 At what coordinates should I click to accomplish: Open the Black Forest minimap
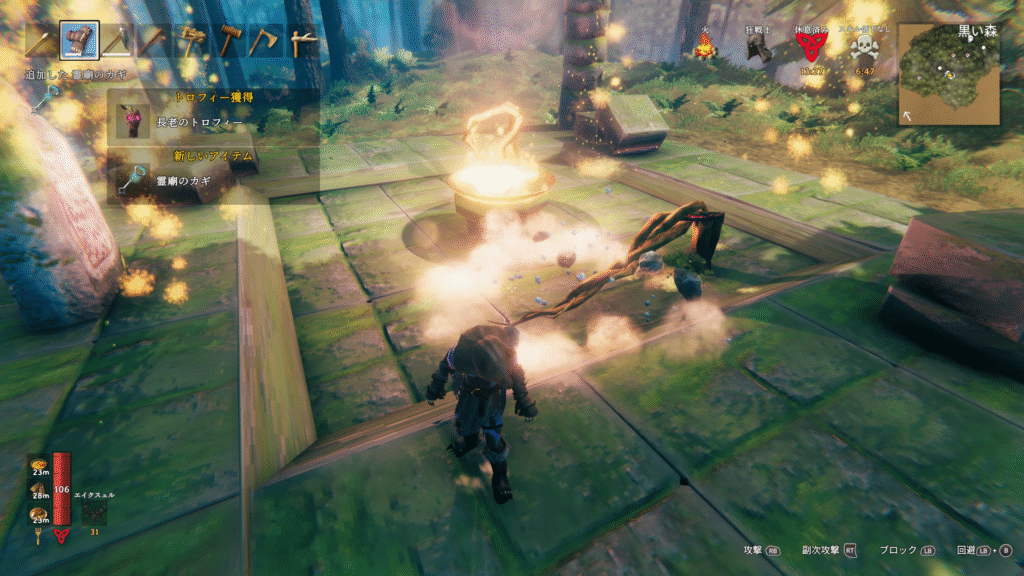948,73
